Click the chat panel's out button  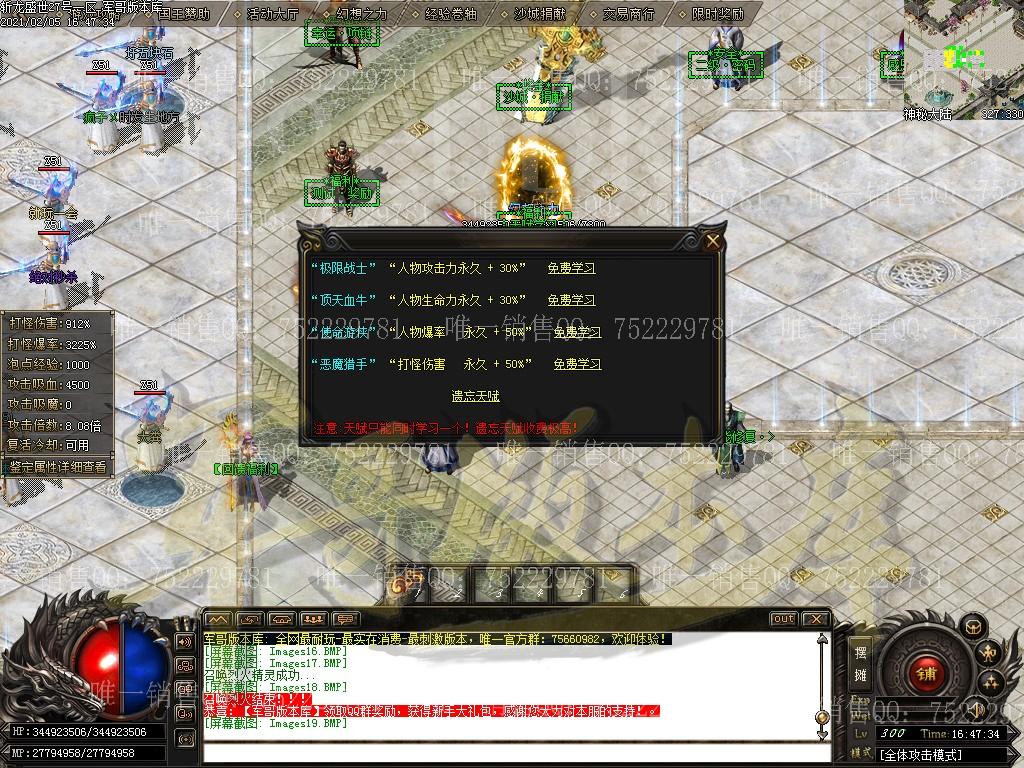pos(783,619)
